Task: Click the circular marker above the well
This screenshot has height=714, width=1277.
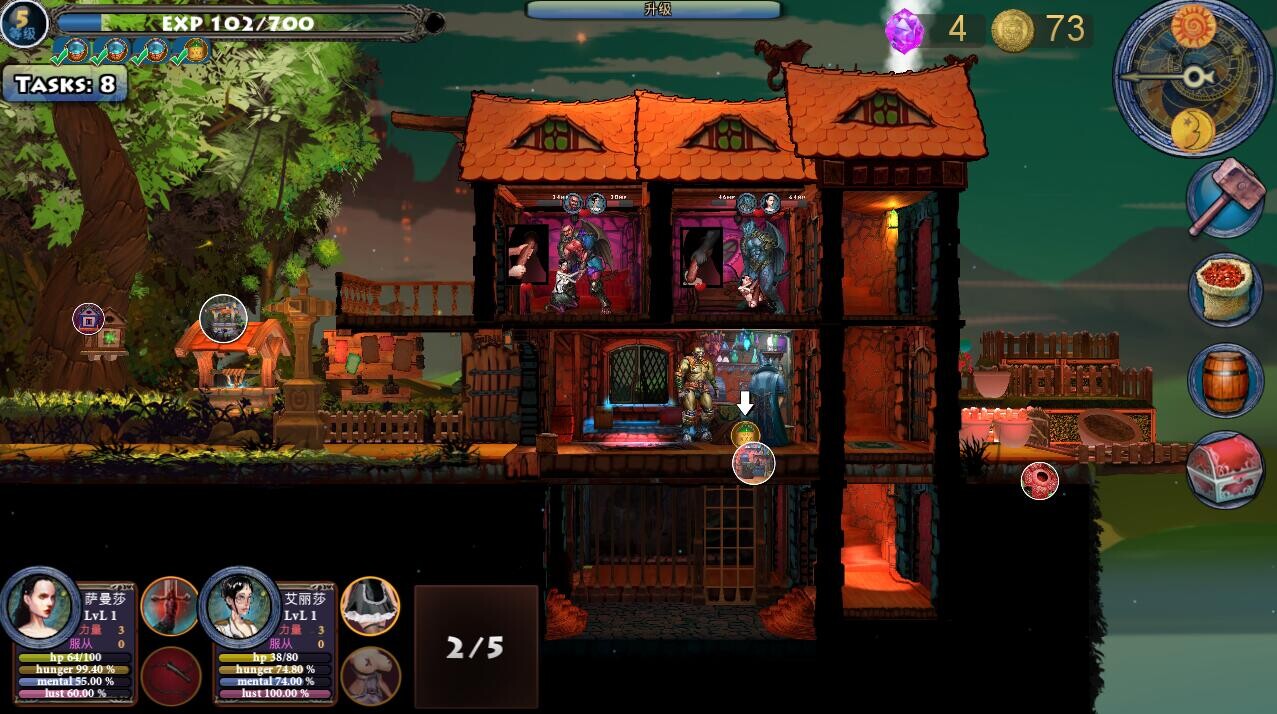Action: pyautogui.click(x=223, y=319)
